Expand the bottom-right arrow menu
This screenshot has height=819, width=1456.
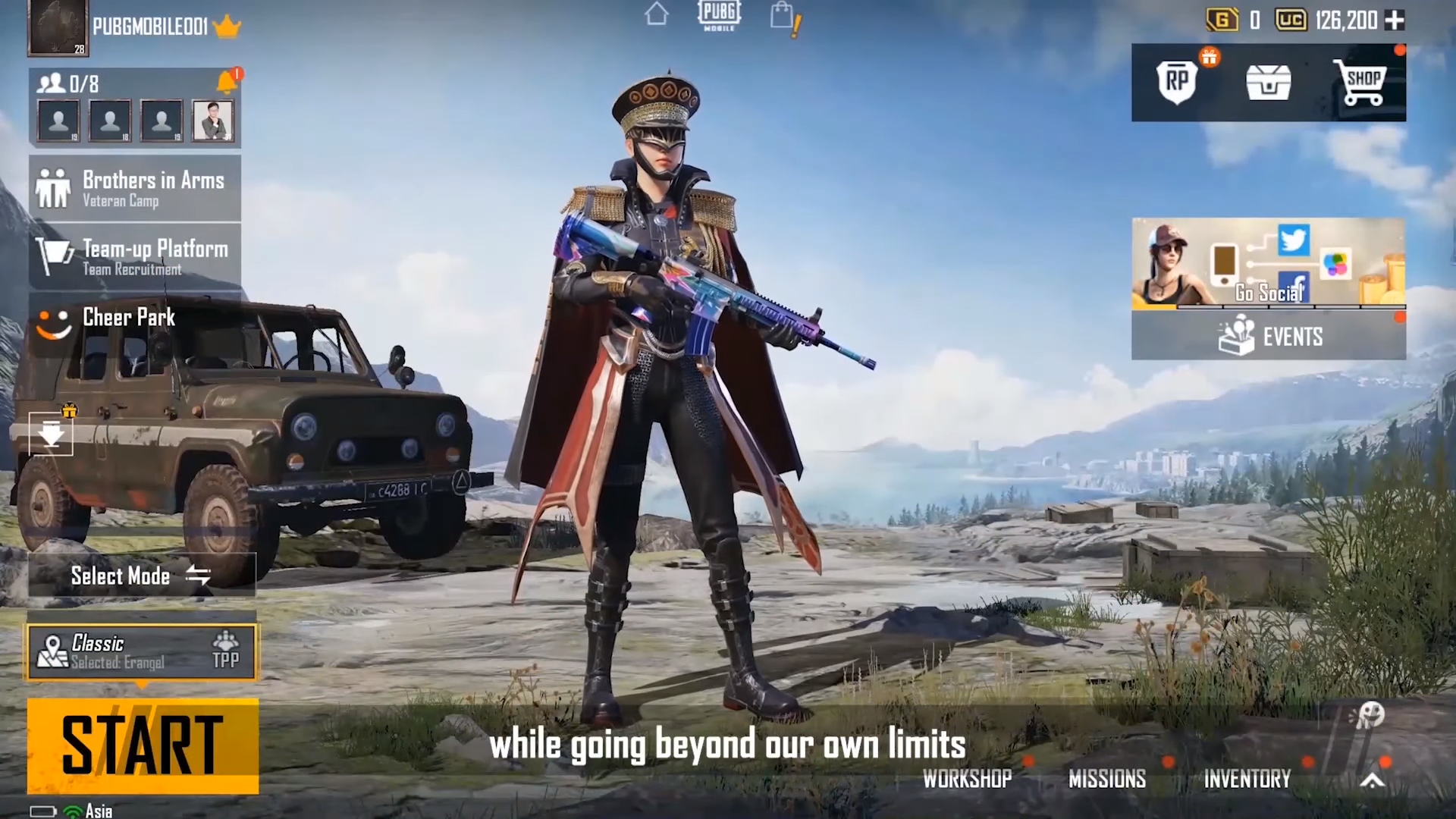point(1373,780)
